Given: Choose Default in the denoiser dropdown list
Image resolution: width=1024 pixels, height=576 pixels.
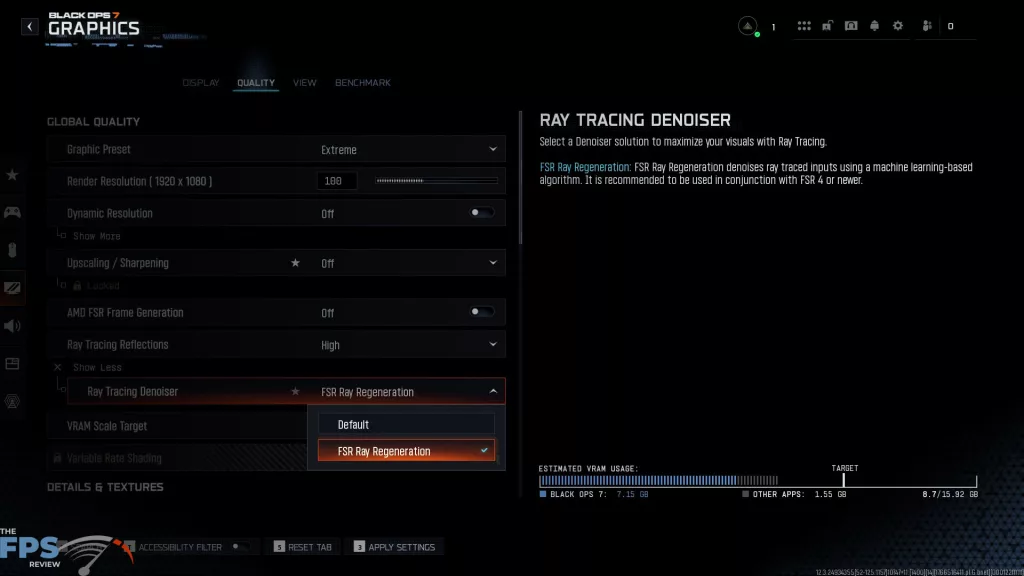Looking at the screenshot, I should point(406,425).
